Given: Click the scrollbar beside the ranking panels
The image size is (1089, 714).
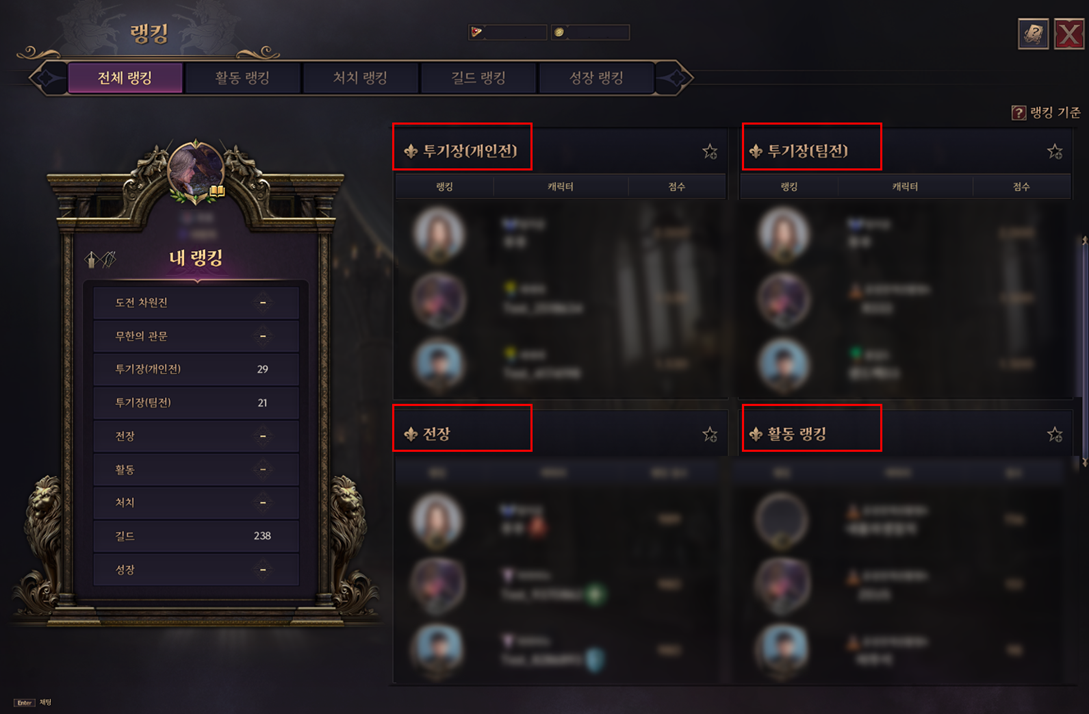Looking at the screenshot, I should pyautogui.click(x=1084, y=352).
